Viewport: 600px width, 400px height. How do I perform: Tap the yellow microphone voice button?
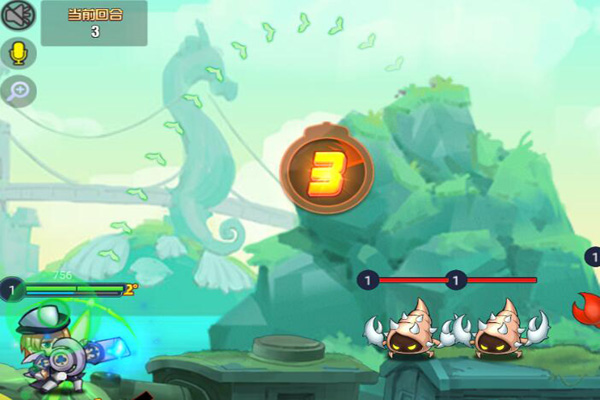19,53
